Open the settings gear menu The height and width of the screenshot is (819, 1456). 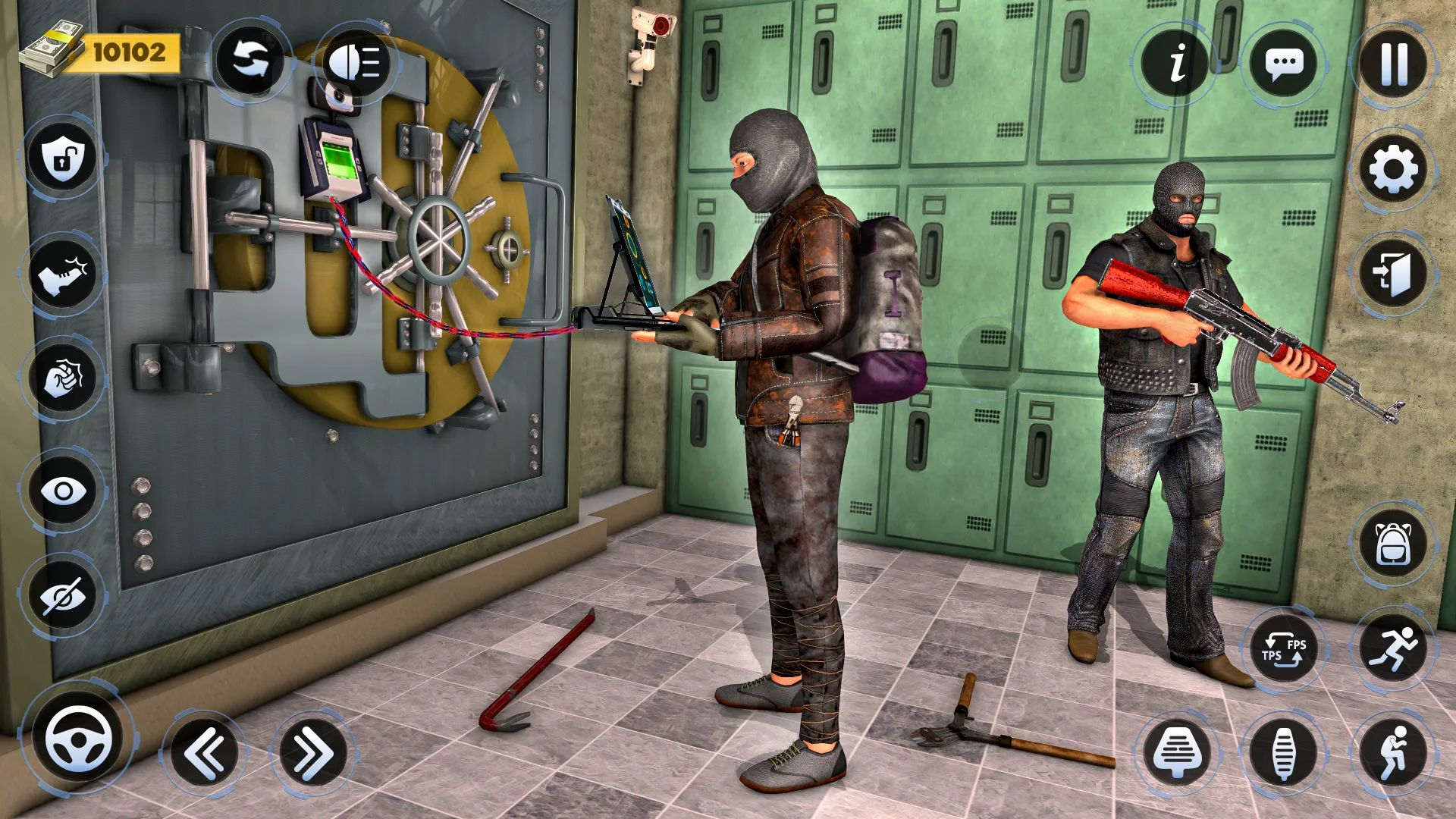(1393, 167)
